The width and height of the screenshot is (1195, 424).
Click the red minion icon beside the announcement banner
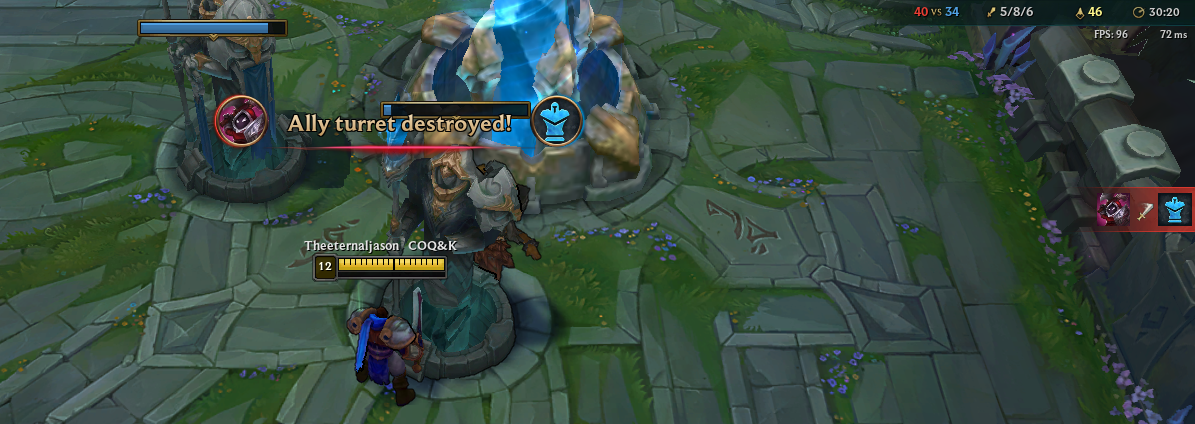241,121
